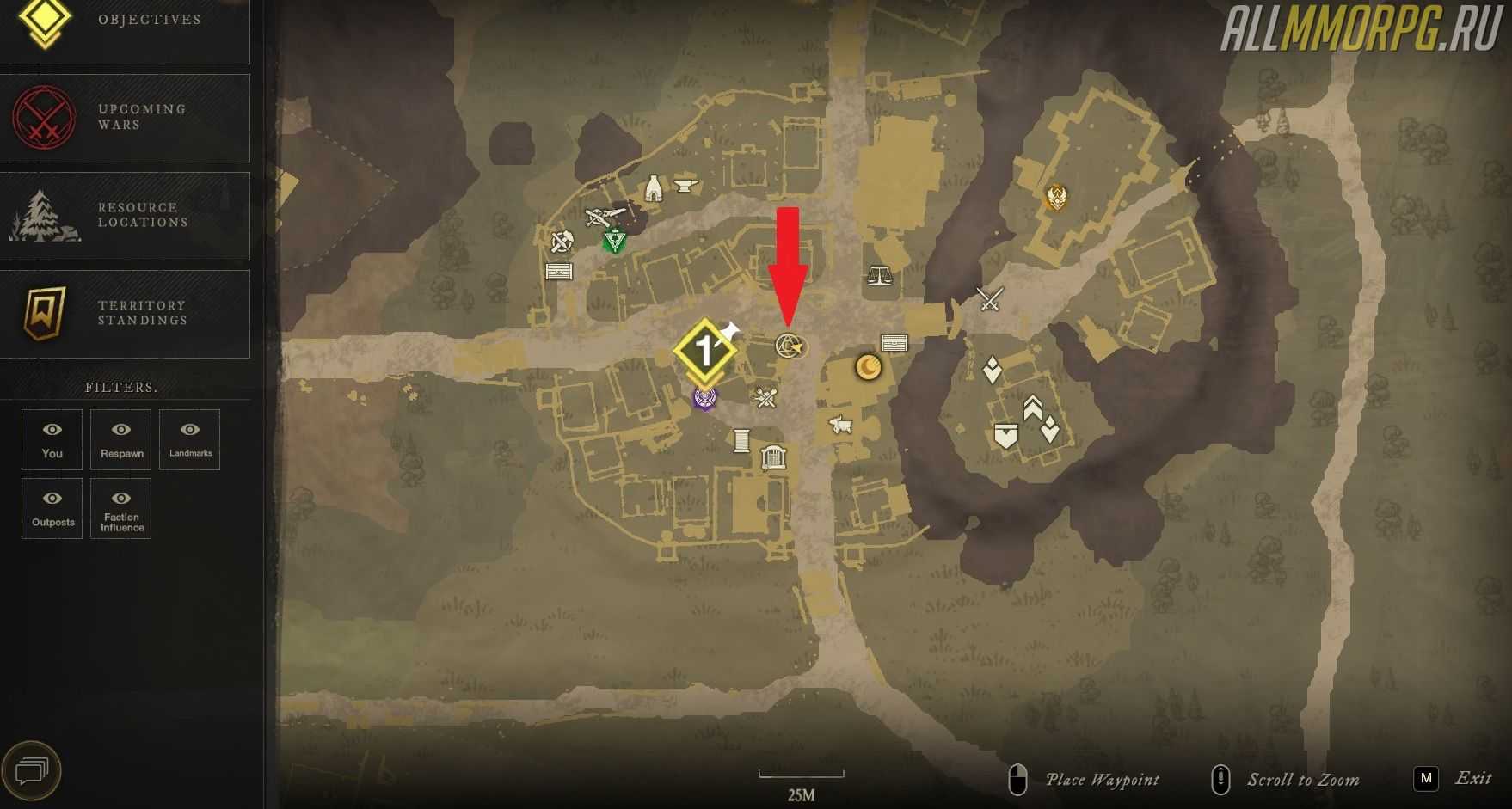Viewport: 1512px width, 809px height.
Task: Show Resource Locations
Action: tap(125, 216)
